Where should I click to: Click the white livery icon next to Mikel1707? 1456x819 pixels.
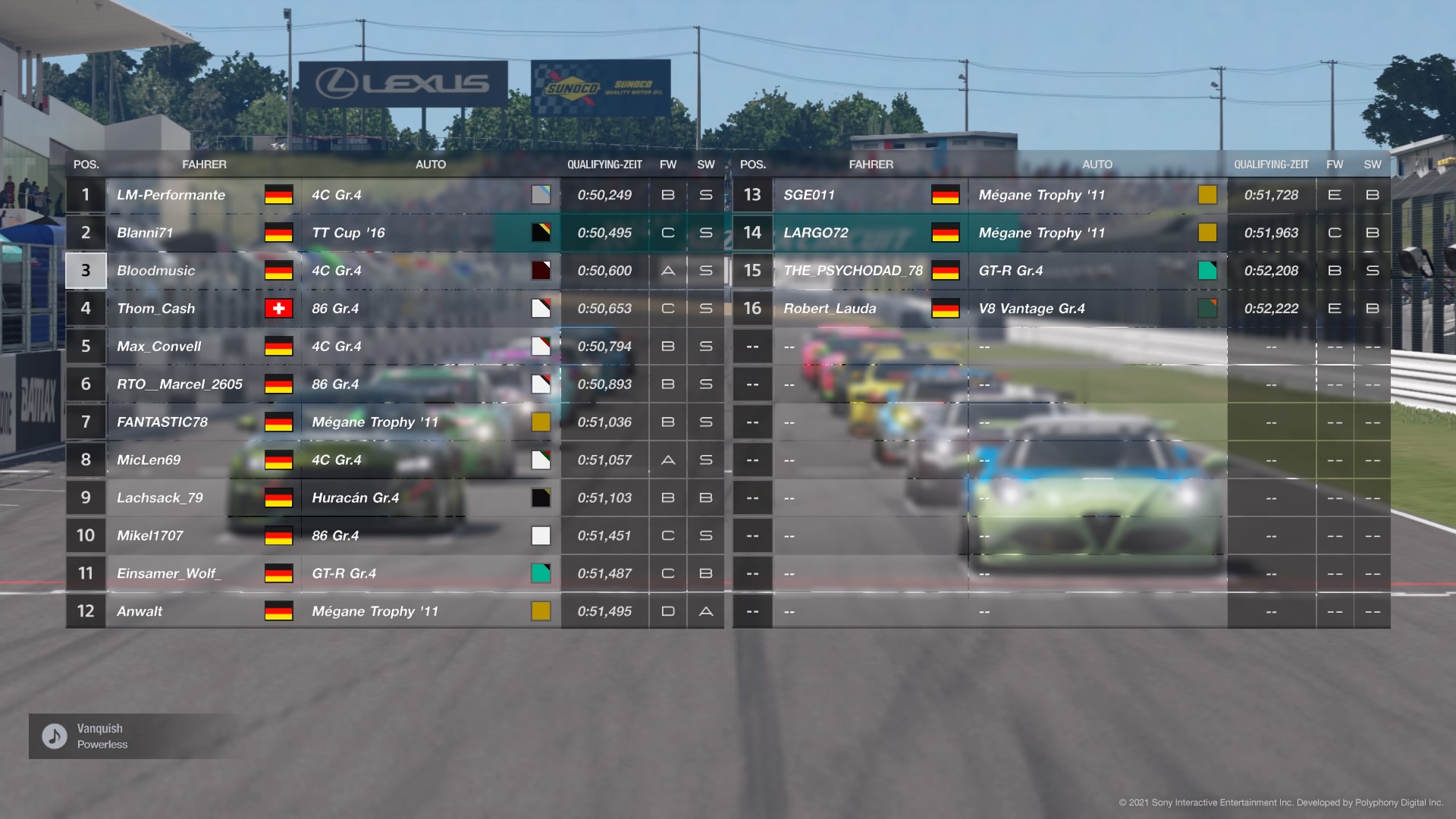541,535
